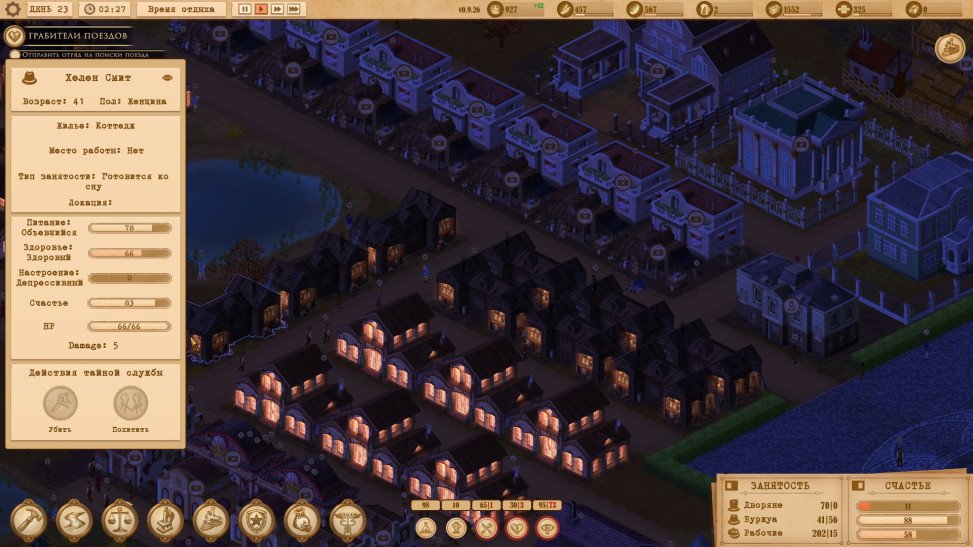Open the caduceus trade menu
The height and width of the screenshot is (547, 973).
pyautogui.click(x=347, y=520)
